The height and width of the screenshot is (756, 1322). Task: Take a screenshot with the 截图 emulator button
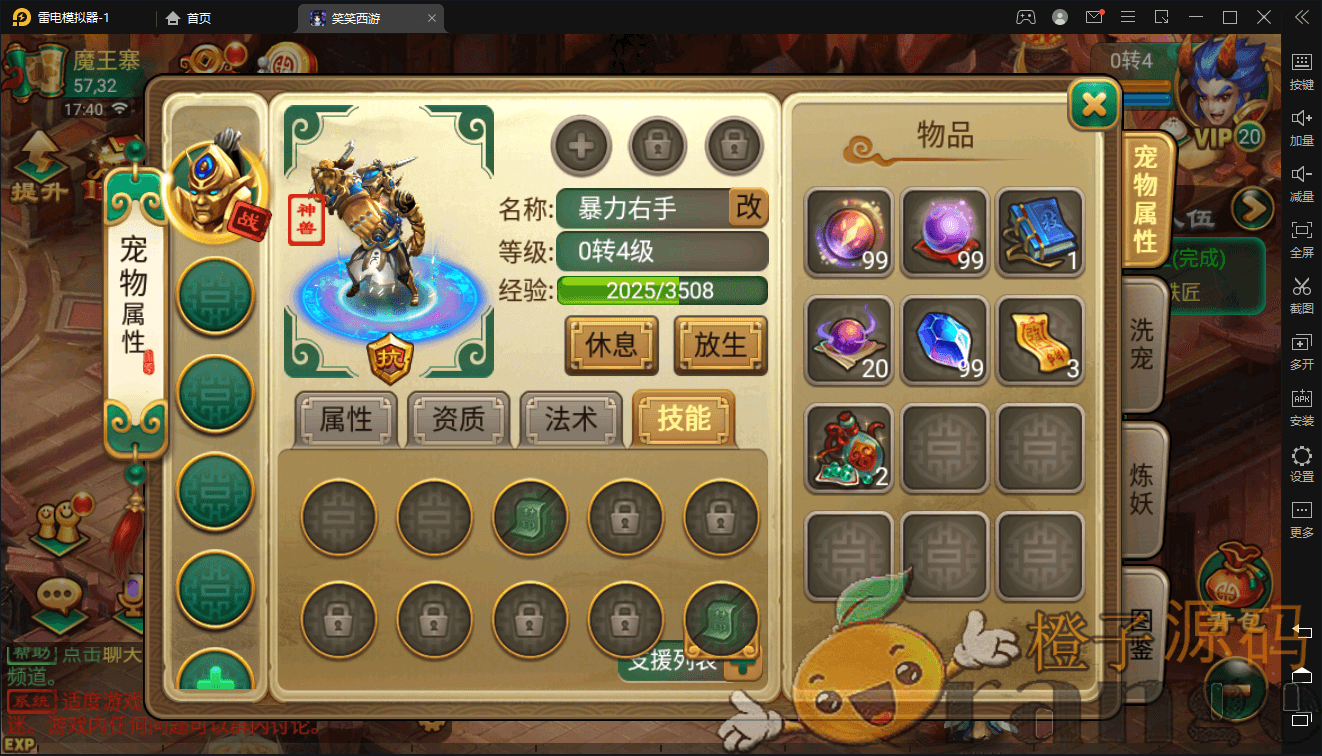click(1301, 294)
